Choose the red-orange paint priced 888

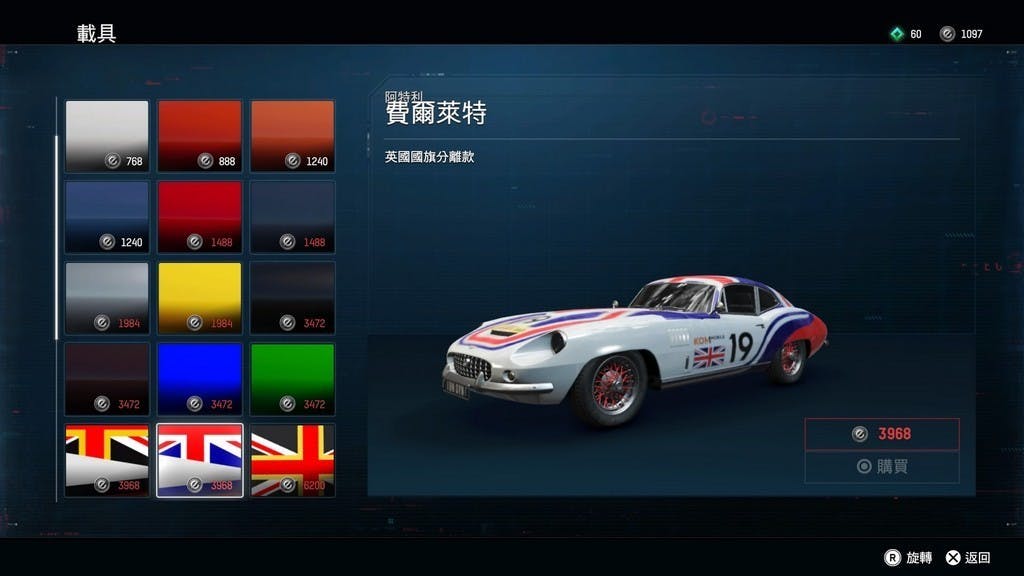[199, 136]
